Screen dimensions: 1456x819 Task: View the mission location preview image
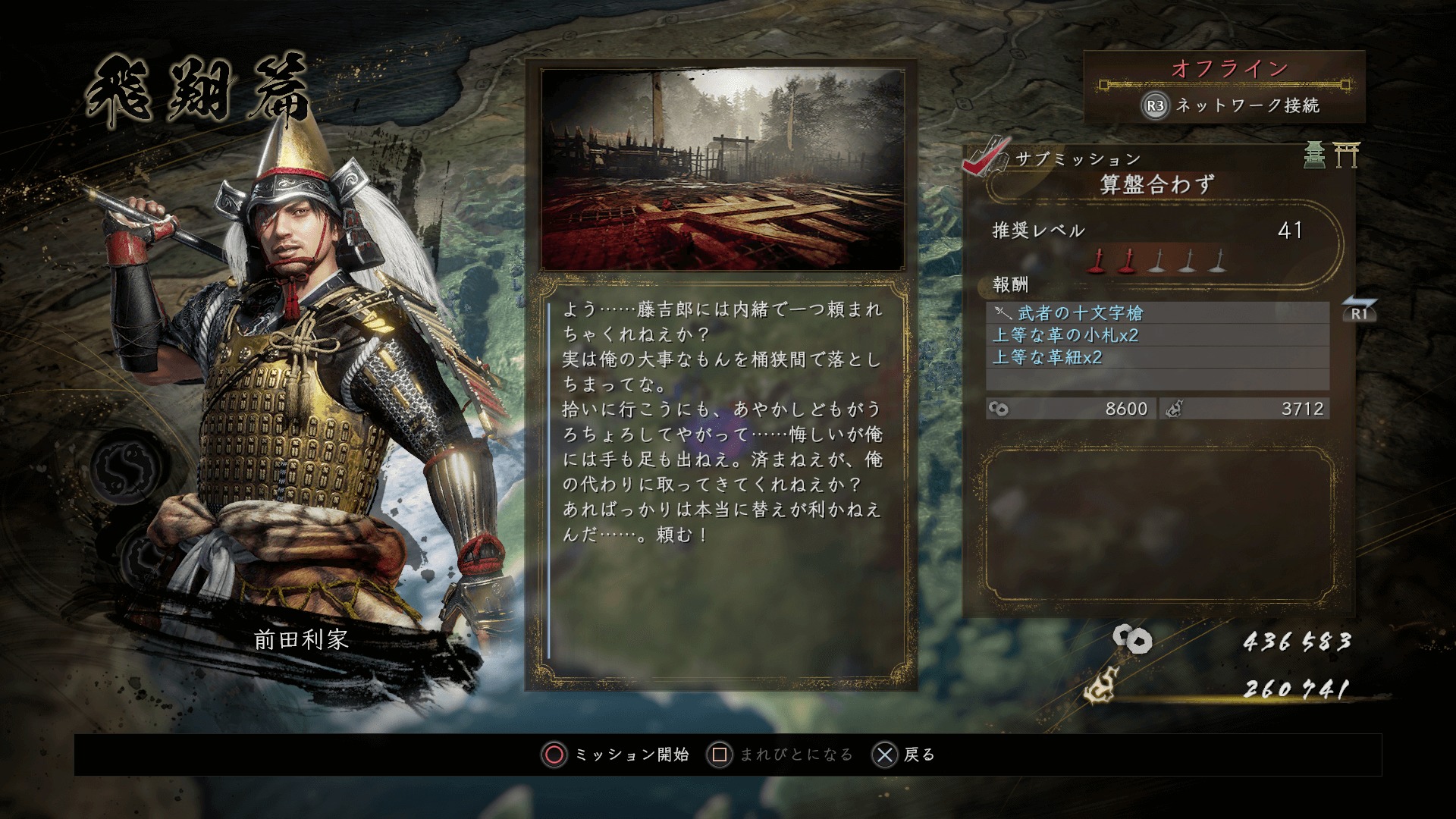[x=722, y=168]
